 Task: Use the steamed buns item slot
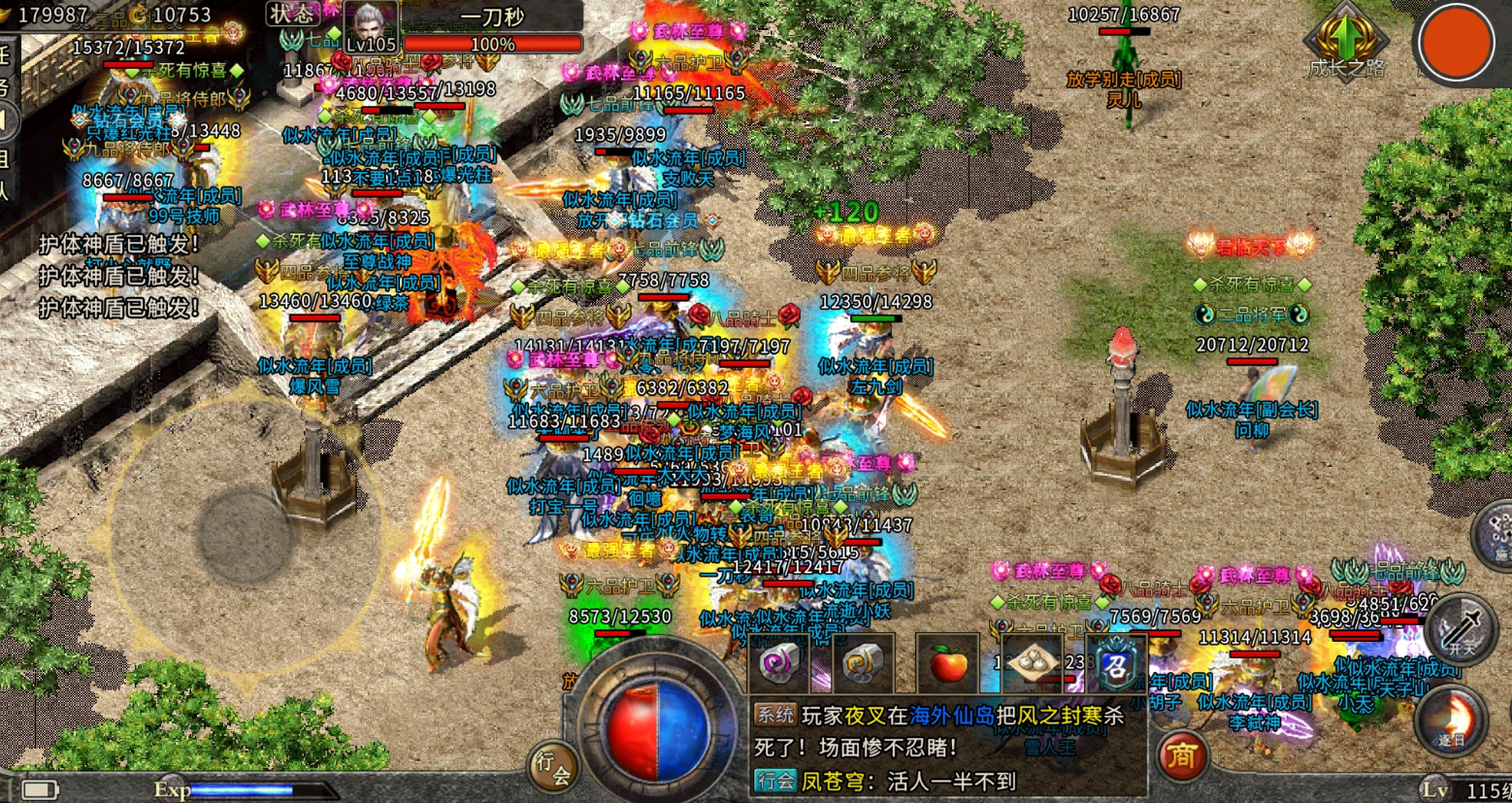(1032, 664)
